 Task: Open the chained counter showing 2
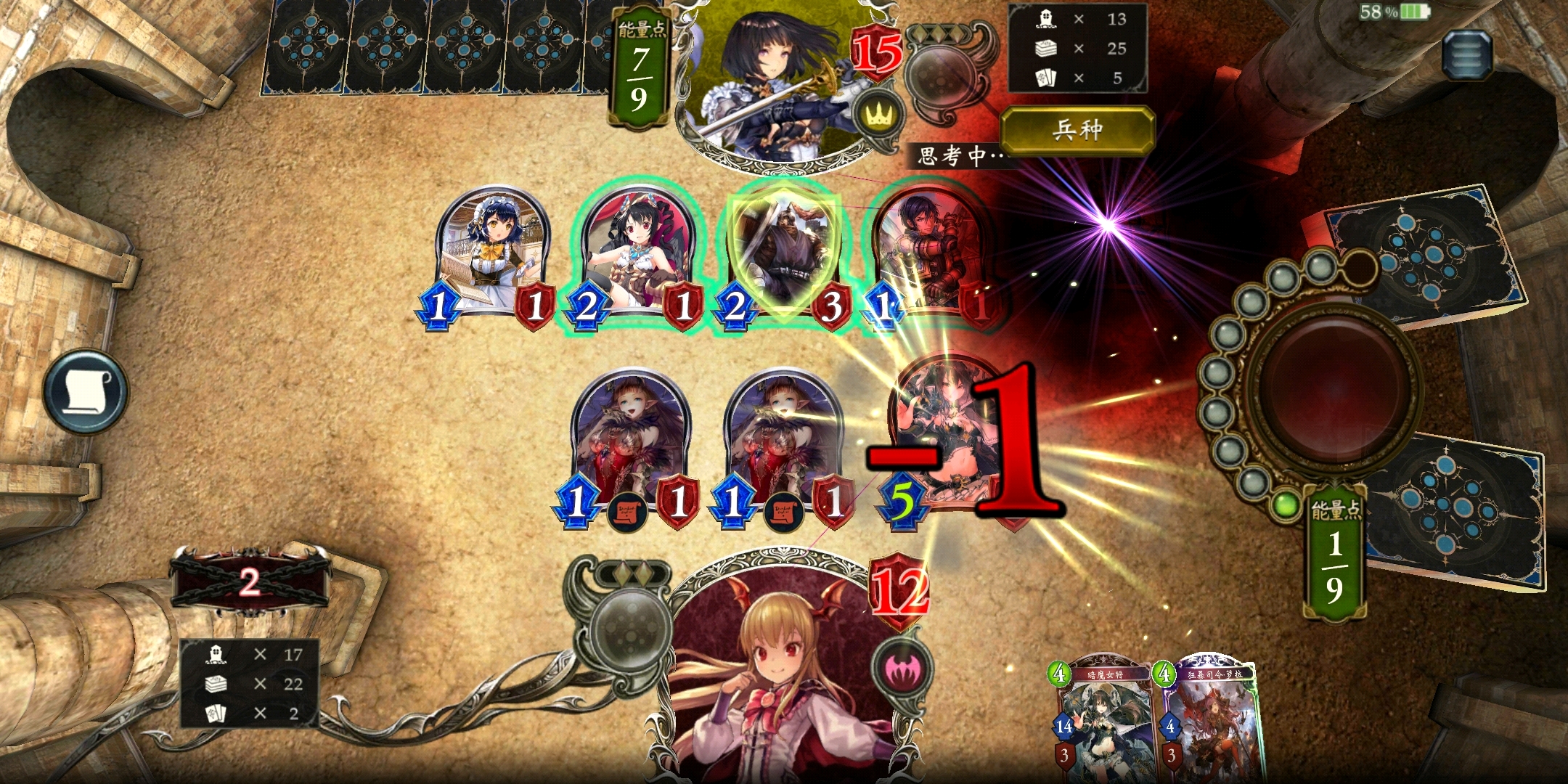249,582
